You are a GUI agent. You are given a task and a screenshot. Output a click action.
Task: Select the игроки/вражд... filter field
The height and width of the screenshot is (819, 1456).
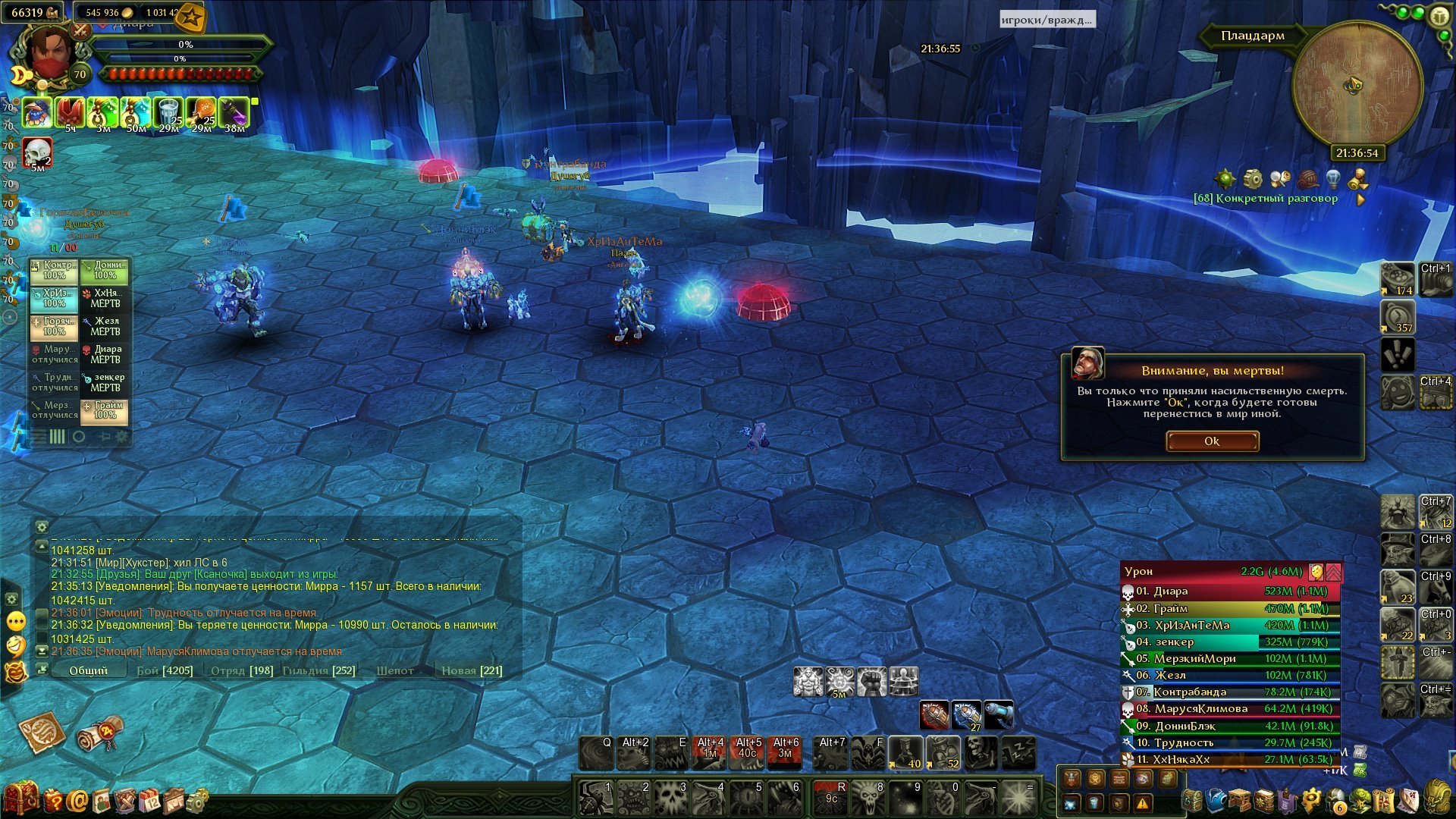[1046, 20]
